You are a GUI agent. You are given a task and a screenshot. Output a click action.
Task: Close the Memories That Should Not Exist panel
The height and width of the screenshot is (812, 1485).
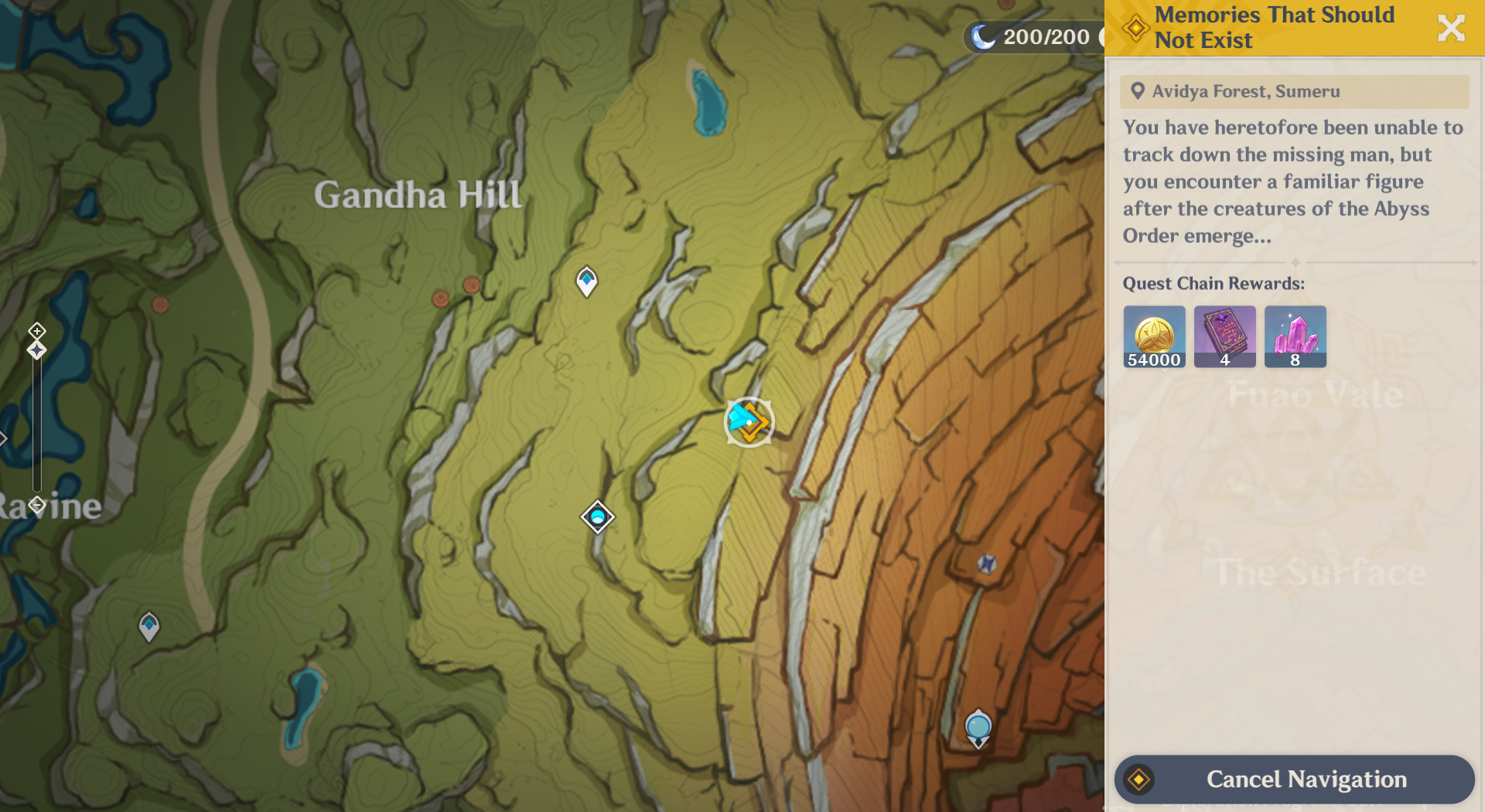coord(1450,28)
